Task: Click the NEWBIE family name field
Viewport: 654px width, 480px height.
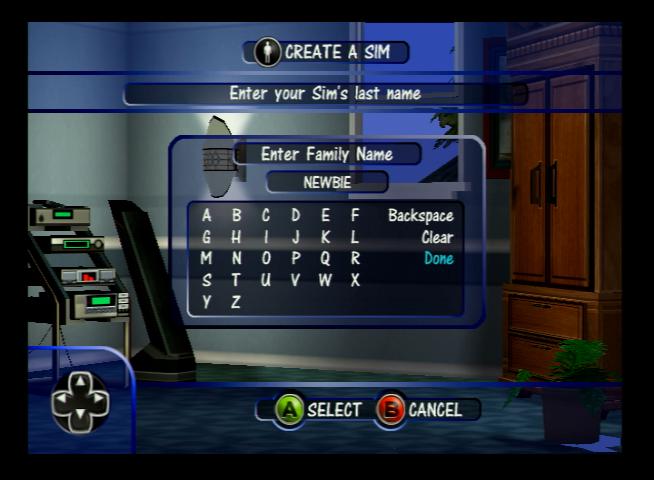Action: click(x=327, y=182)
